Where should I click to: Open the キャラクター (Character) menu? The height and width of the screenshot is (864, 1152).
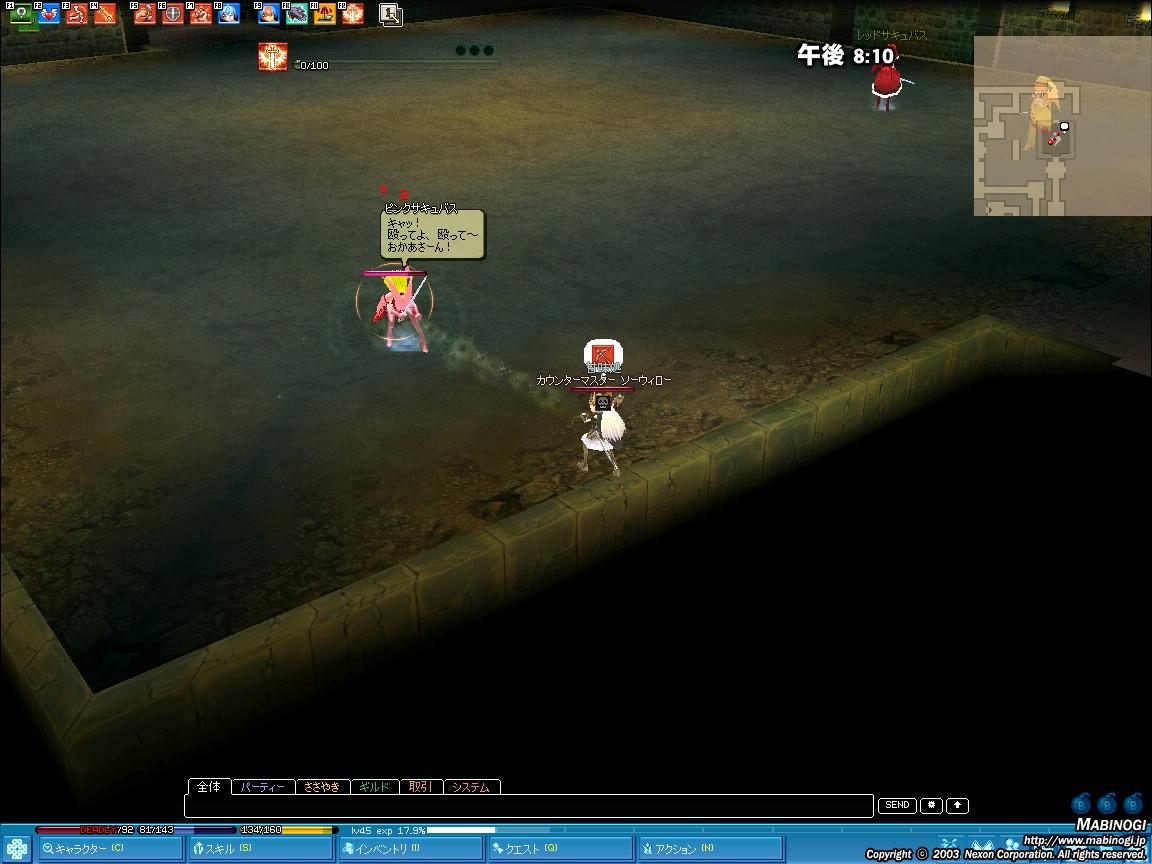(x=110, y=849)
